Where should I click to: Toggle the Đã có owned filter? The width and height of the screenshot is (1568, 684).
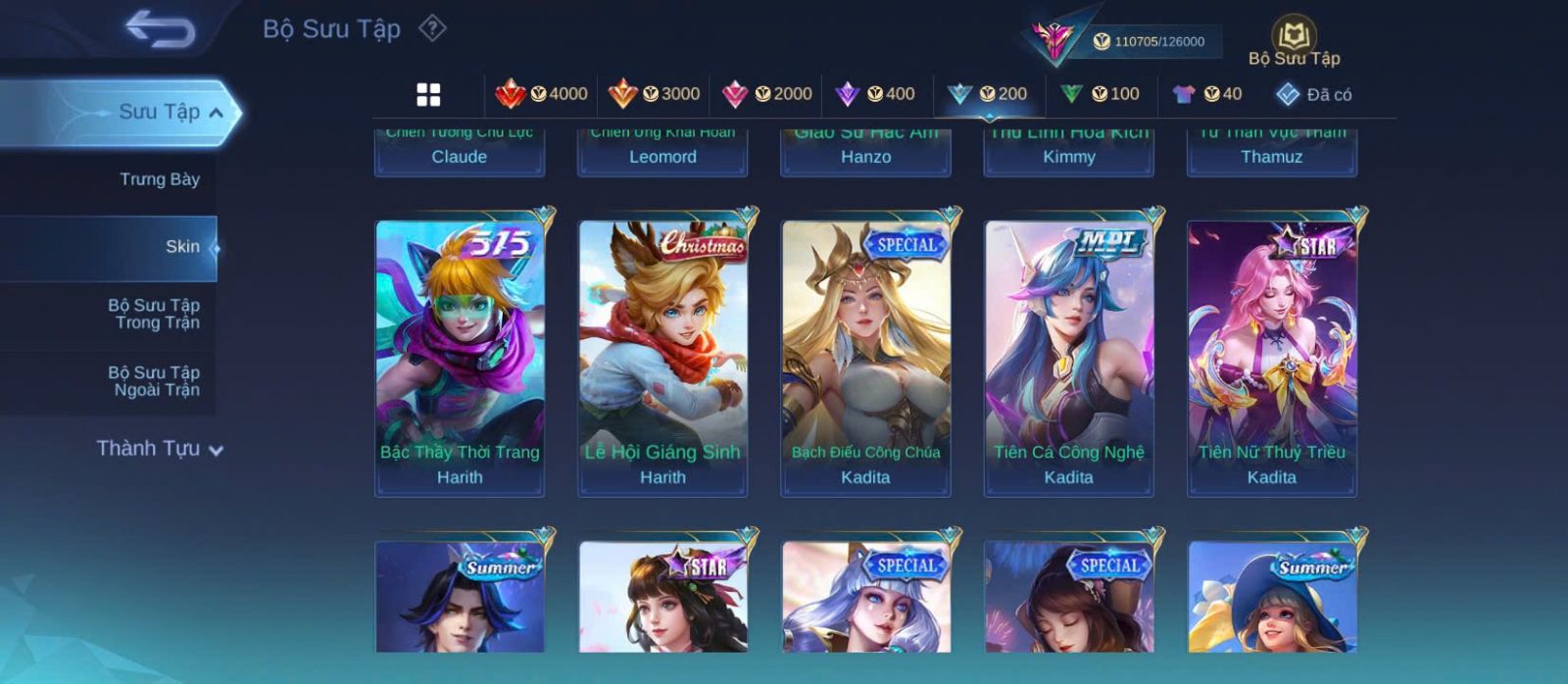(x=1313, y=95)
